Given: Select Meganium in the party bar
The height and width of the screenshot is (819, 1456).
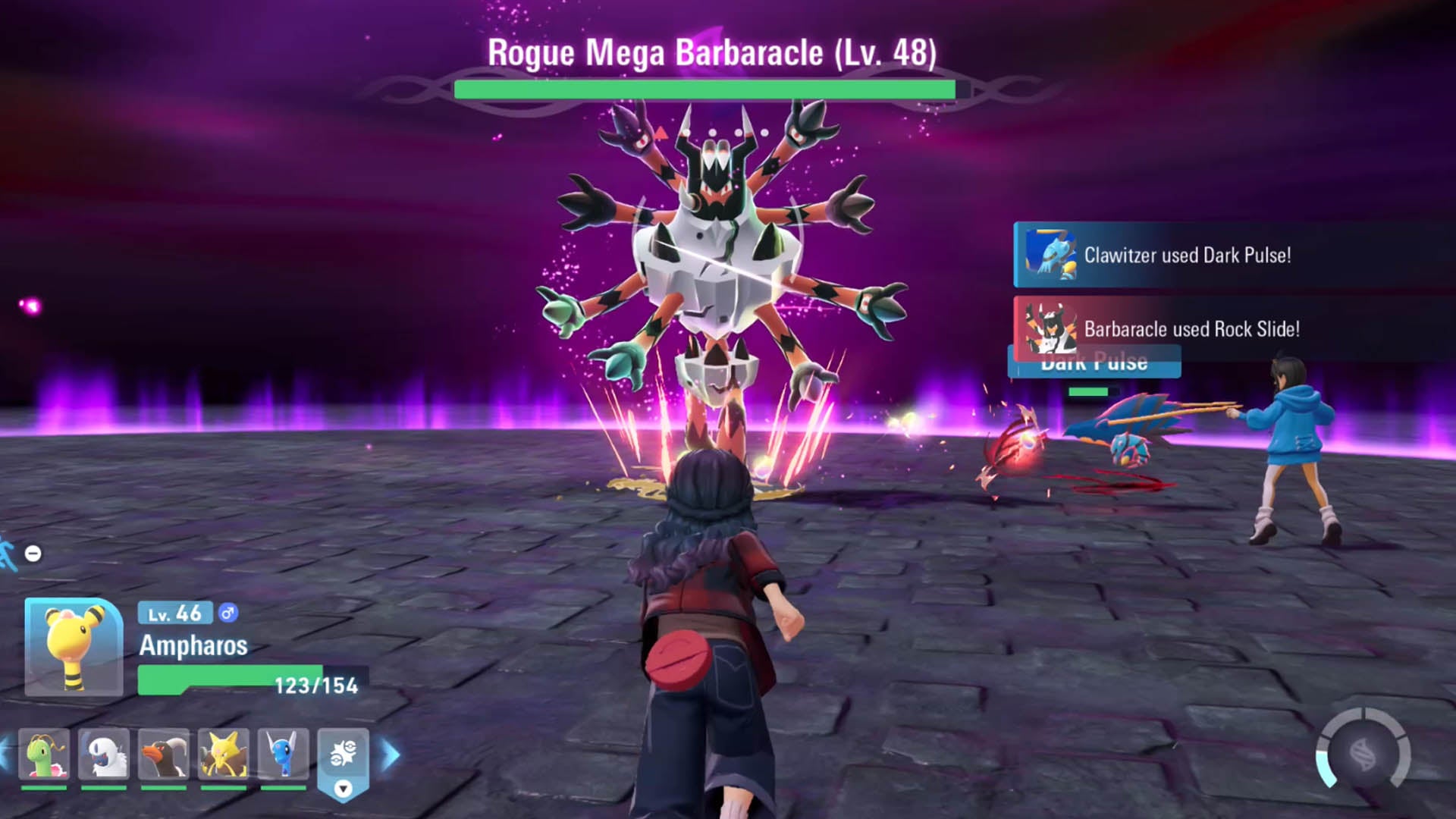Looking at the screenshot, I should pyautogui.click(x=44, y=755).
